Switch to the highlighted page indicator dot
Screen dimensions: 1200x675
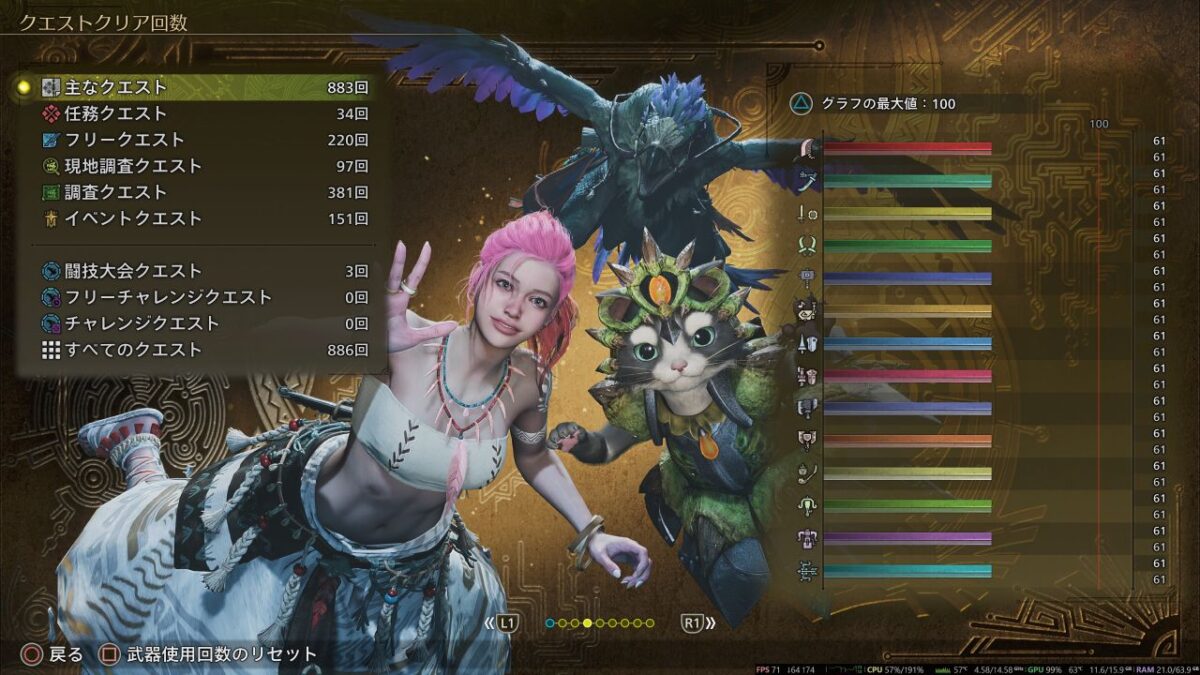(x=588, y=623)
